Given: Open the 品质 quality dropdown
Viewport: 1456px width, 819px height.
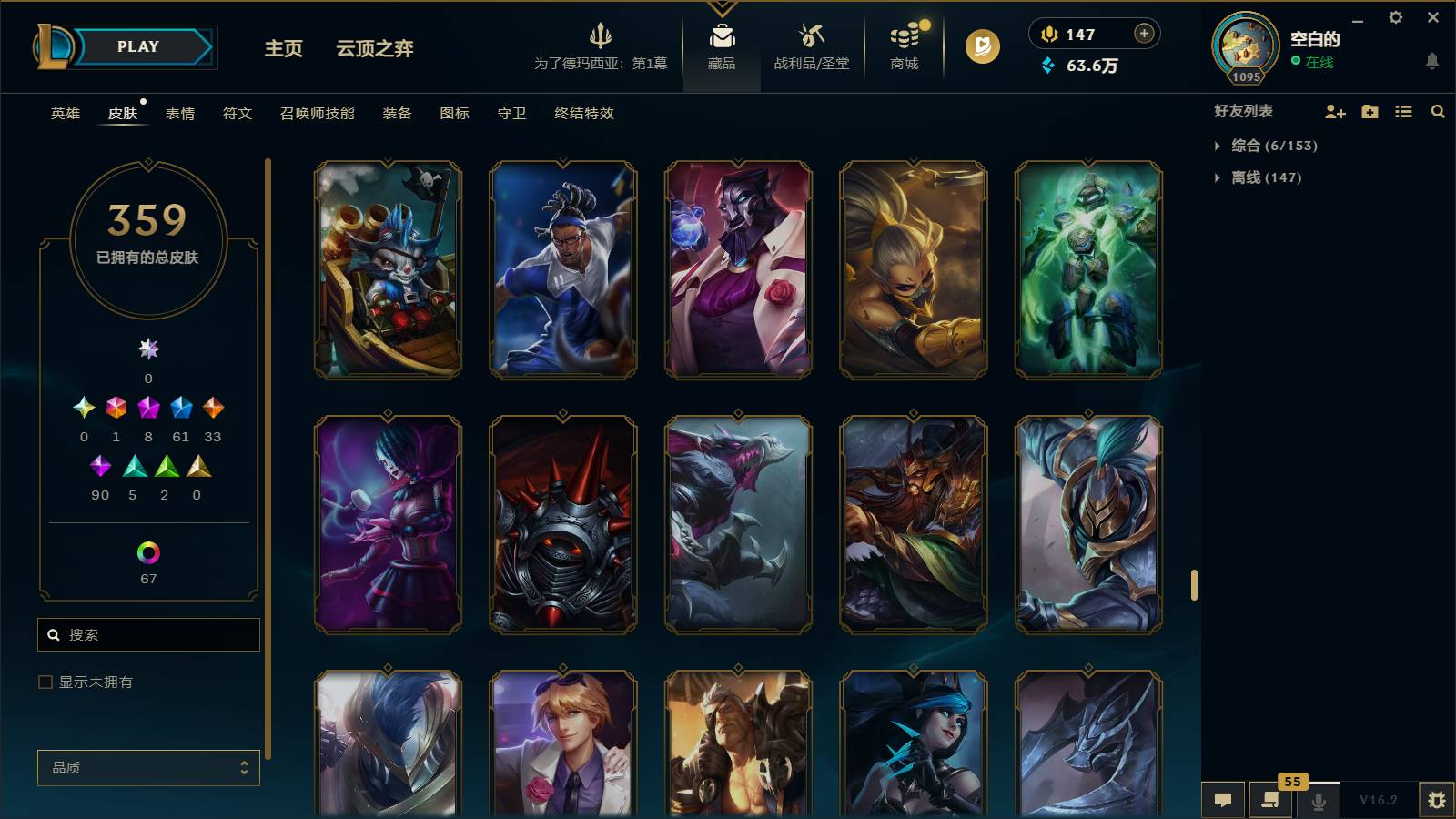Looking at the screenshot, I should [x=148, y=768].
